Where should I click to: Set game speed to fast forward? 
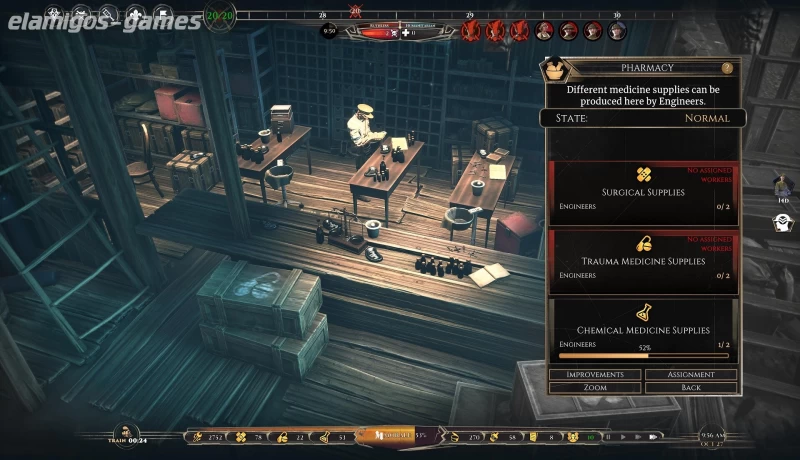pyautogui.click(x=637, y=437)
